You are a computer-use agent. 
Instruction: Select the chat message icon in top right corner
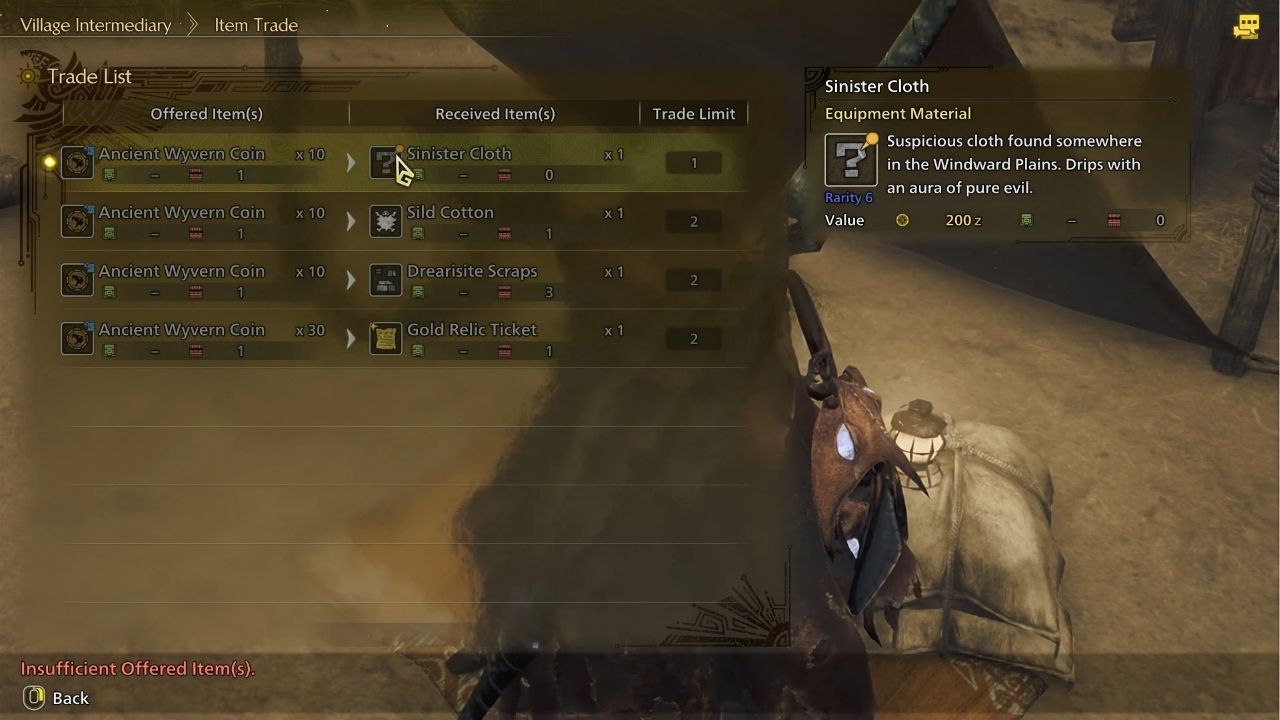point(1247,28)
